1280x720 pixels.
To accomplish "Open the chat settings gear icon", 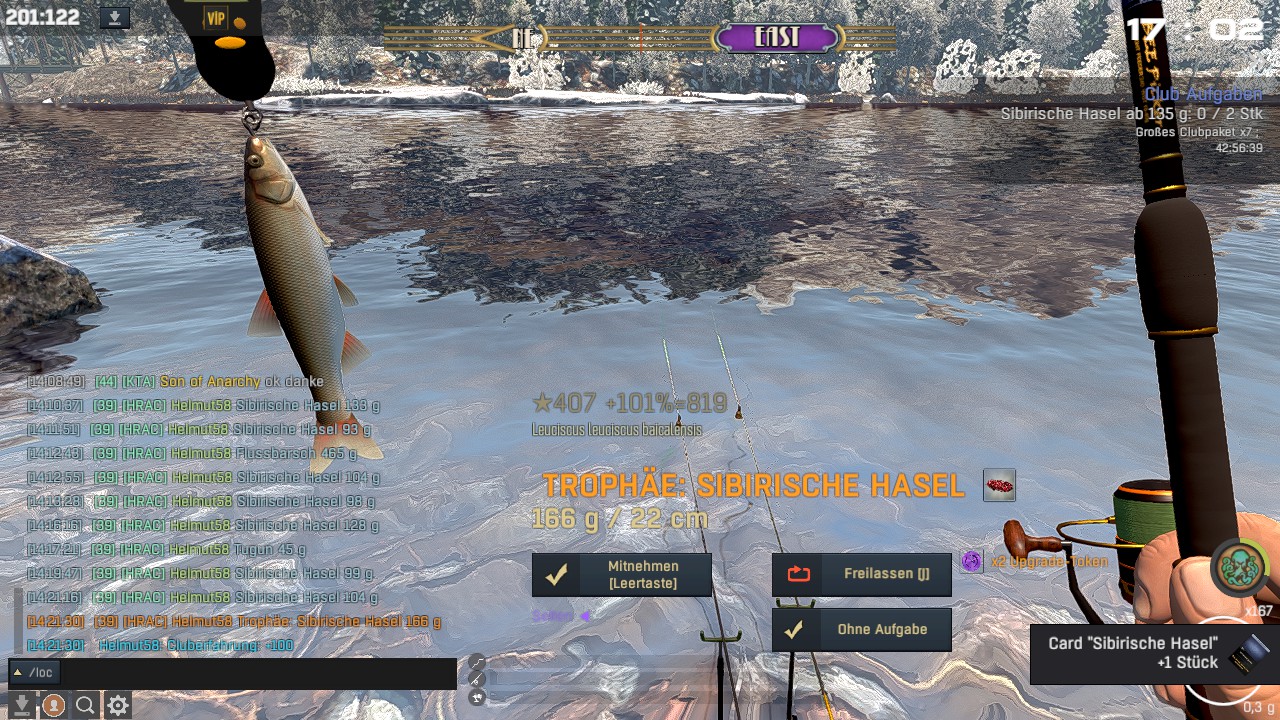I will tap(118, 706).
